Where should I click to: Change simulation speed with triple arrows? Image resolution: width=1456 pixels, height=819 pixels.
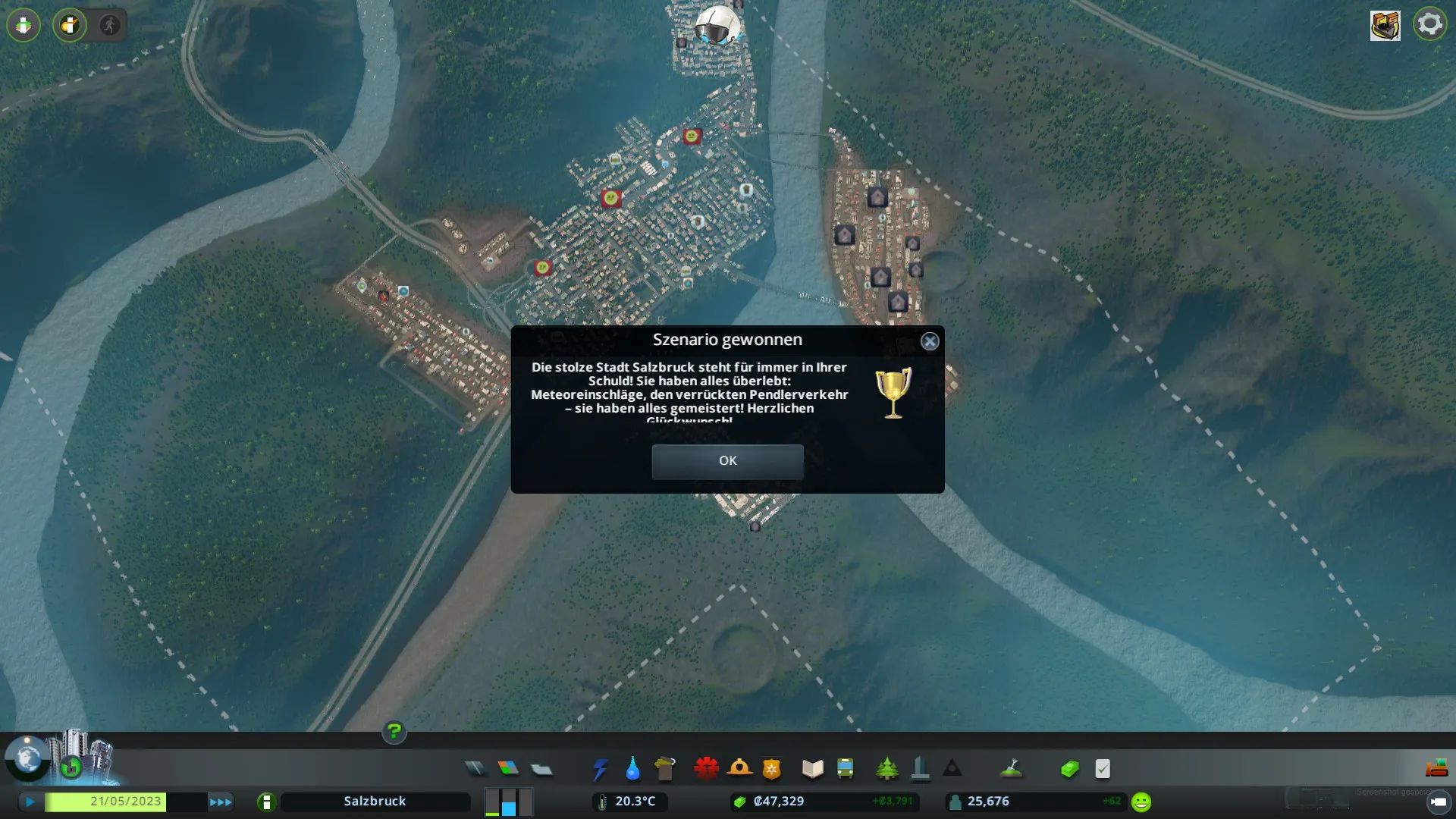[221, 802]
